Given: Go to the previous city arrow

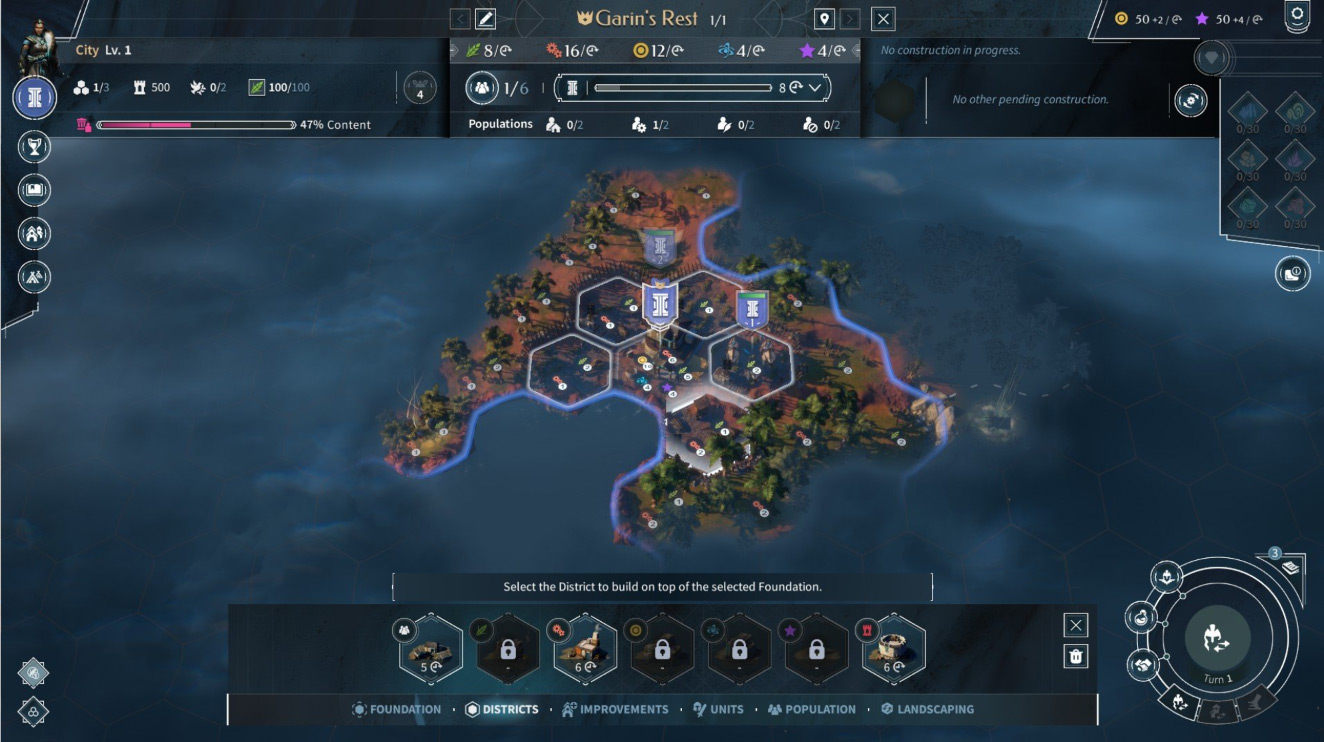Looking at the screenshot, I should (x=459, y=19).
